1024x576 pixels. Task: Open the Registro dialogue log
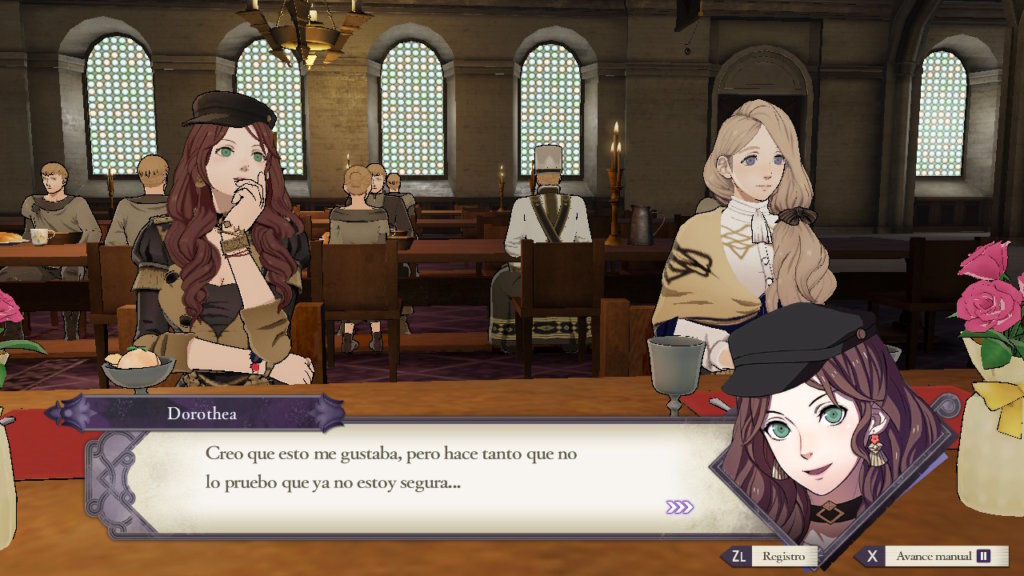[x=771, y=556]
